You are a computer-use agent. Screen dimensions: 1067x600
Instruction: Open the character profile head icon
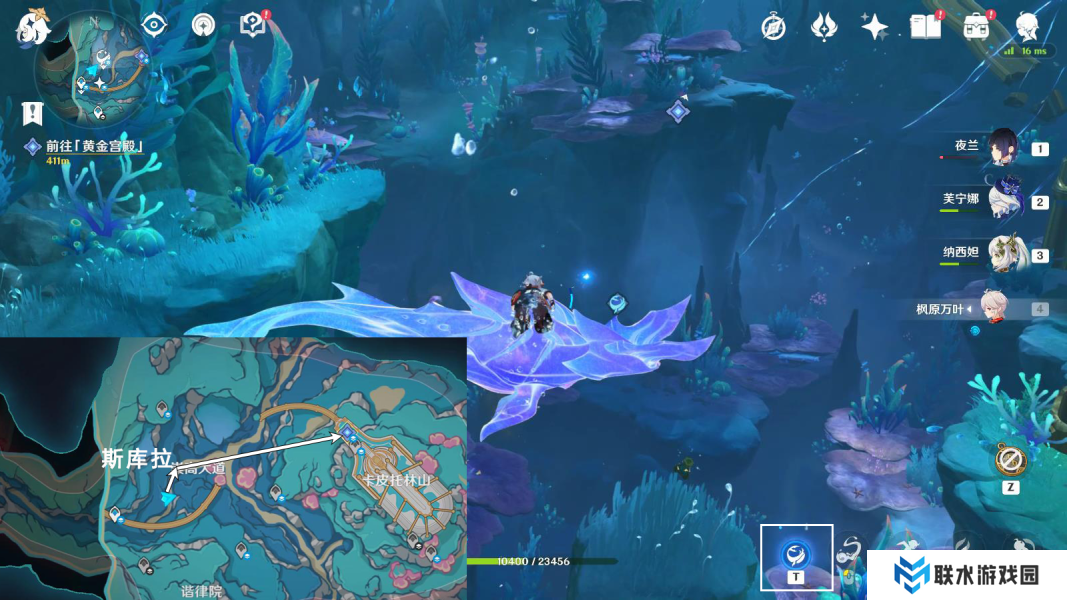click(1027, 27)
